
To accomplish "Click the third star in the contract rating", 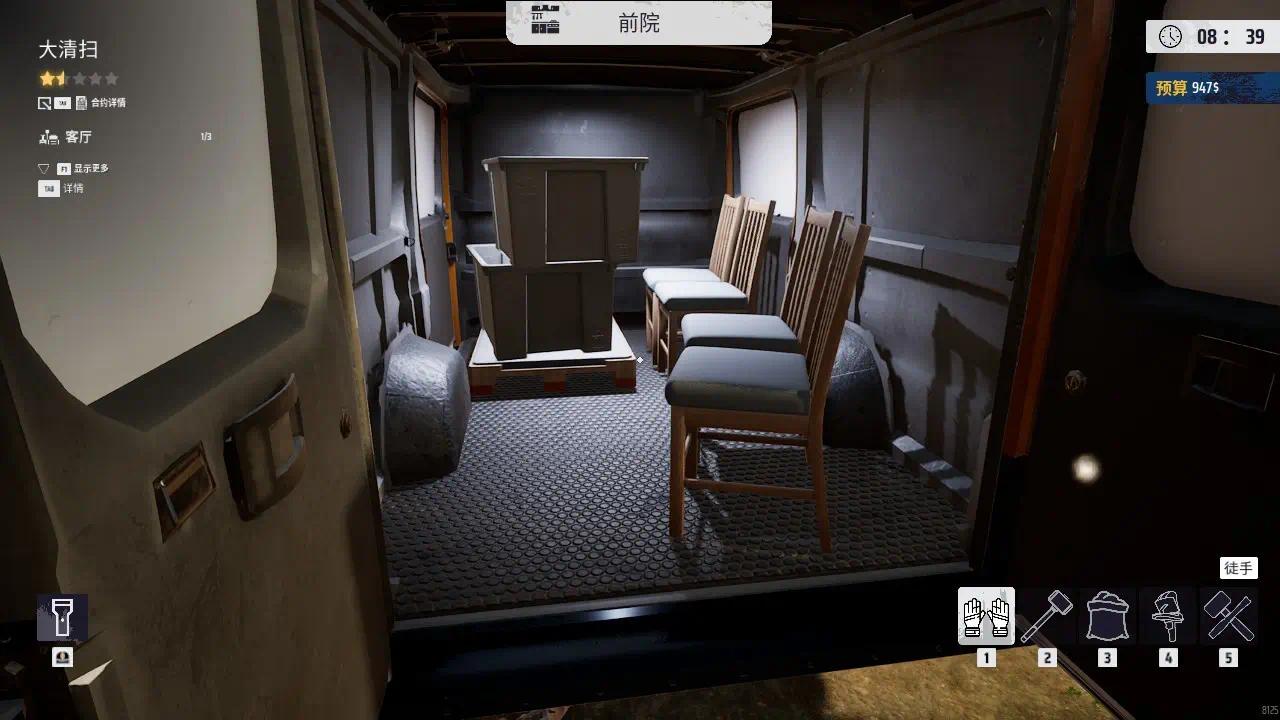I will [78, 78].
